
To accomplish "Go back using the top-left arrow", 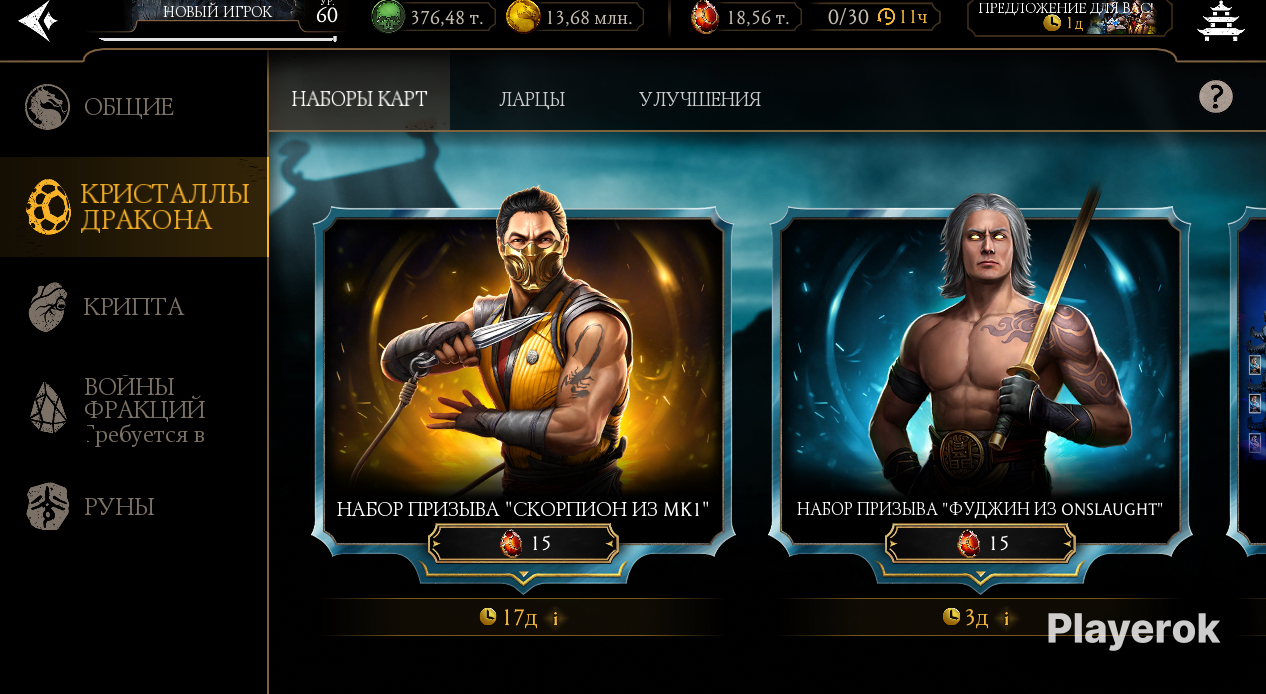I will click(36, 21).
